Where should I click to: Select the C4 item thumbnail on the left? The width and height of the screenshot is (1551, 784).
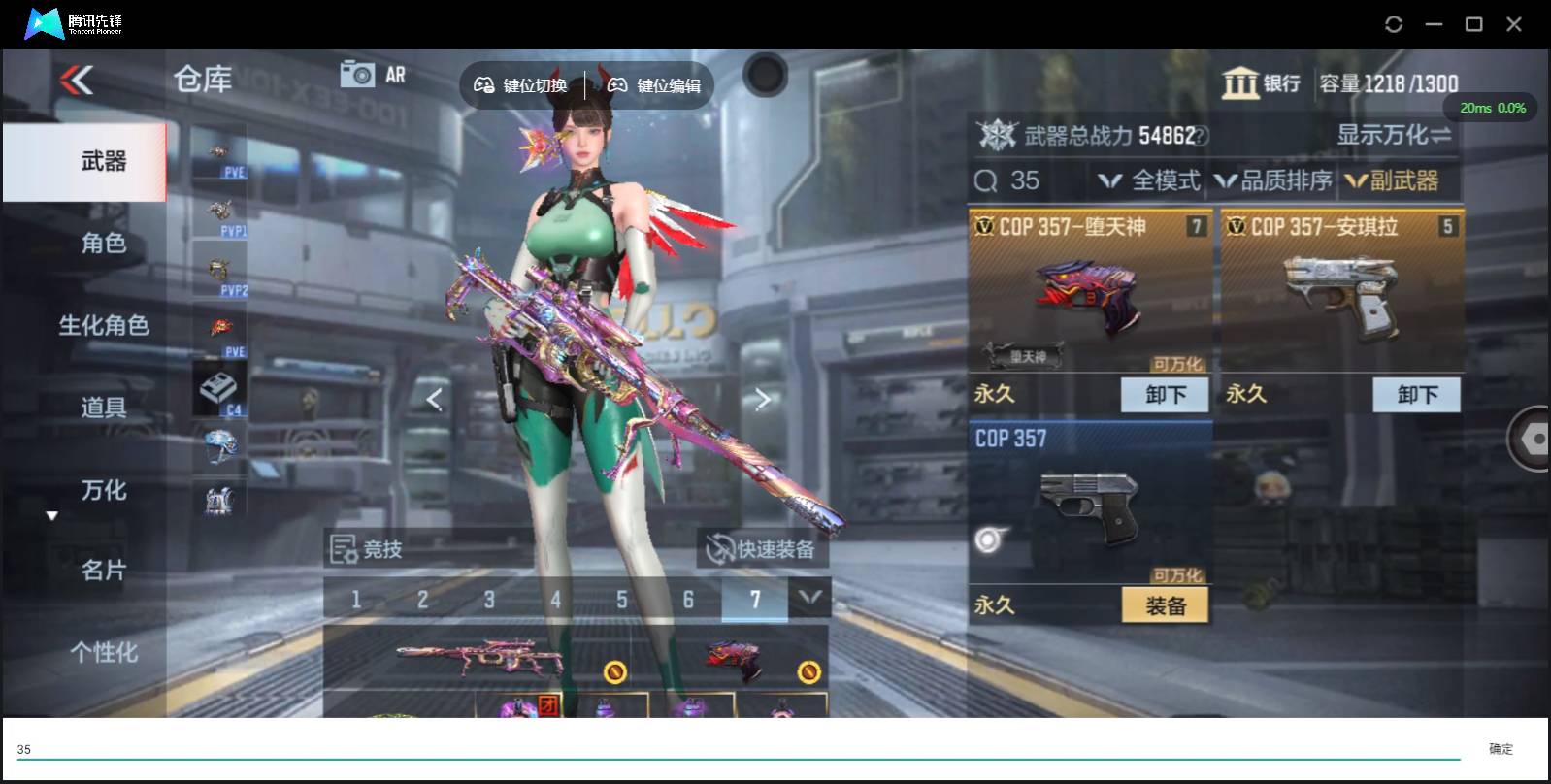coord(218,387)
